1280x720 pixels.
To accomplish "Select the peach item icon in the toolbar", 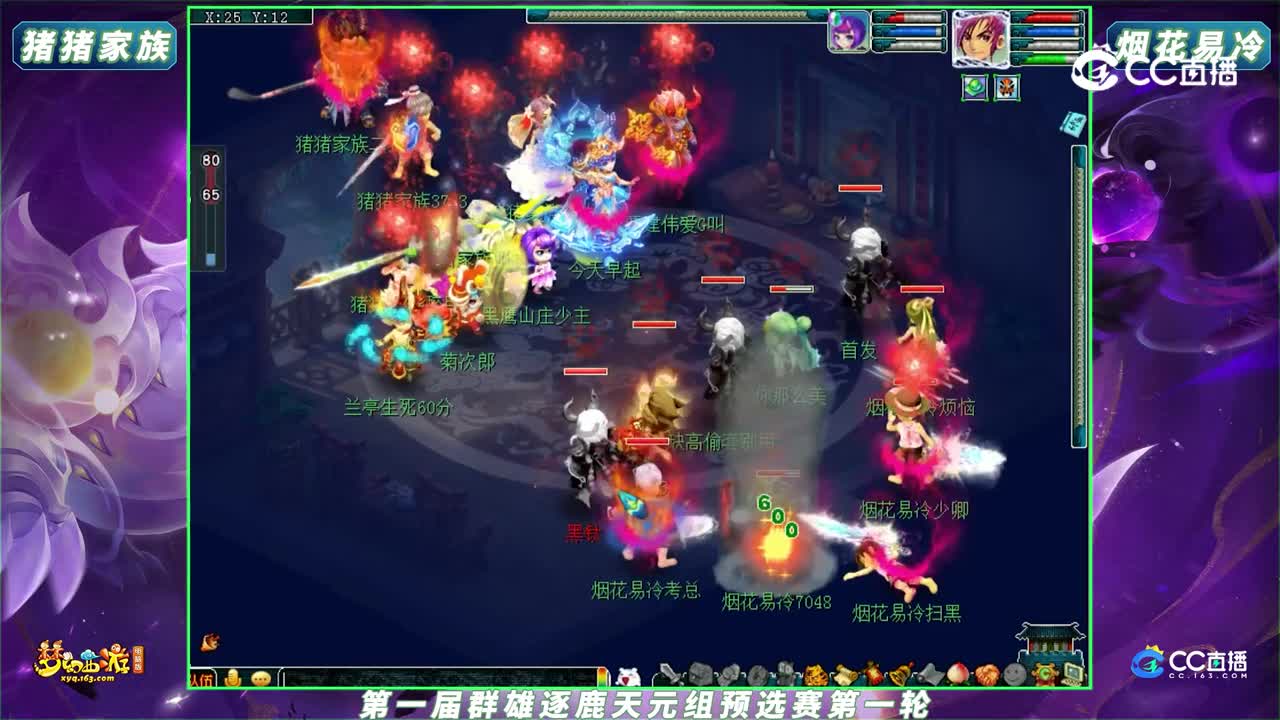I will tap(957, 673).
